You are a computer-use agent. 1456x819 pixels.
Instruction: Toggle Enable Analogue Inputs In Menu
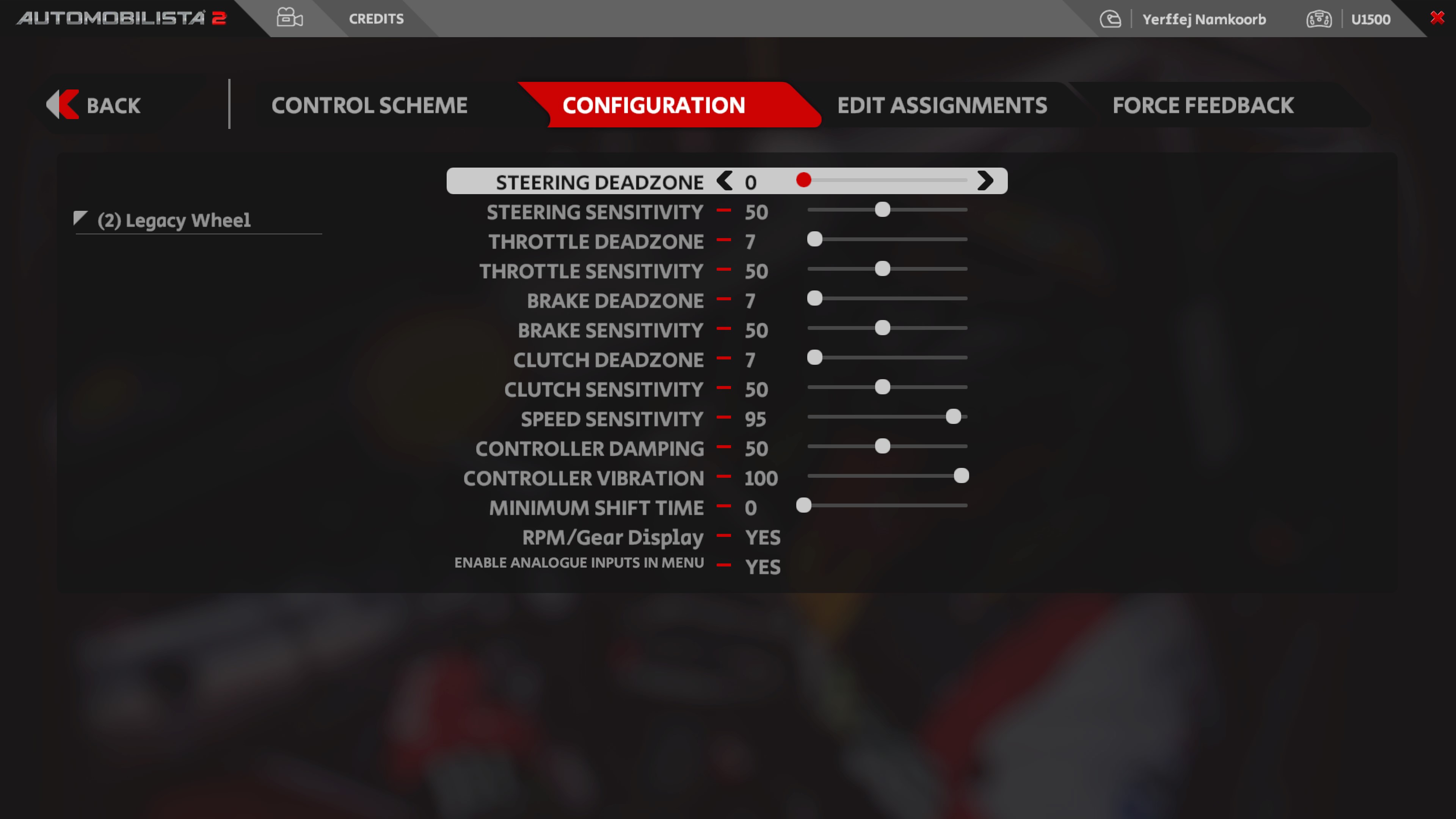click(x=762, y=567)
